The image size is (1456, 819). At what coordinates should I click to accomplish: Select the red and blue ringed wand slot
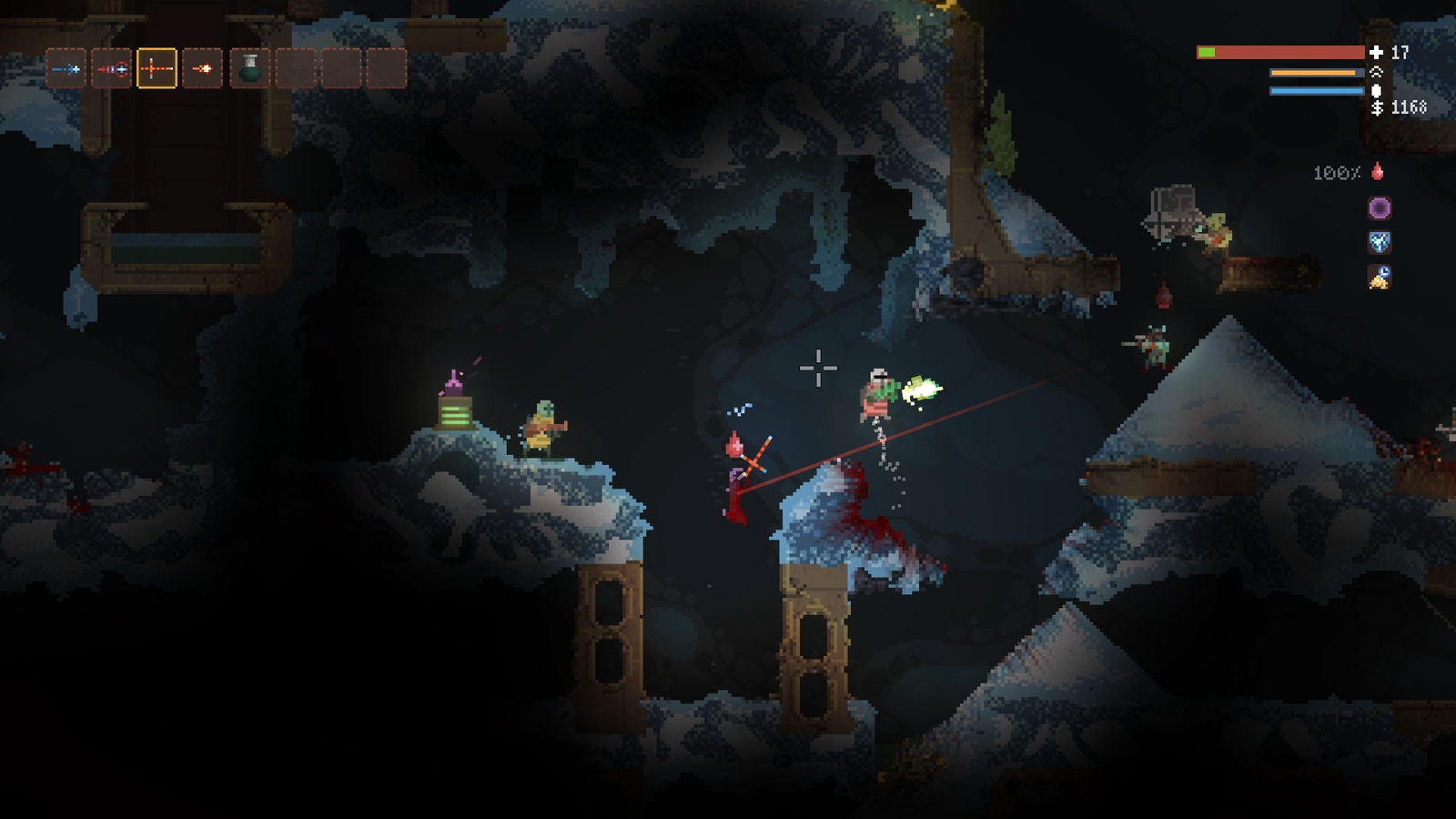[x=112, y=69]
